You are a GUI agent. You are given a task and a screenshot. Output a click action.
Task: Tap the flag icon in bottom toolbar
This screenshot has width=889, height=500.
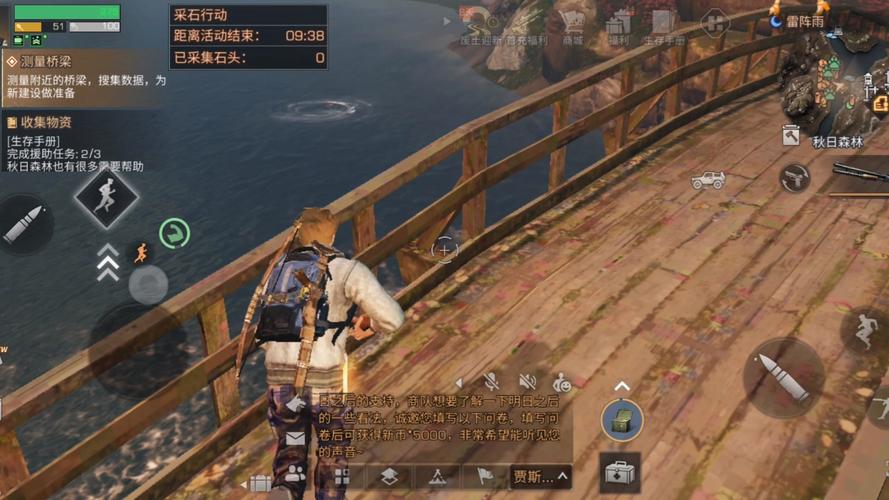pyautogui.click(x=485, y=476)
